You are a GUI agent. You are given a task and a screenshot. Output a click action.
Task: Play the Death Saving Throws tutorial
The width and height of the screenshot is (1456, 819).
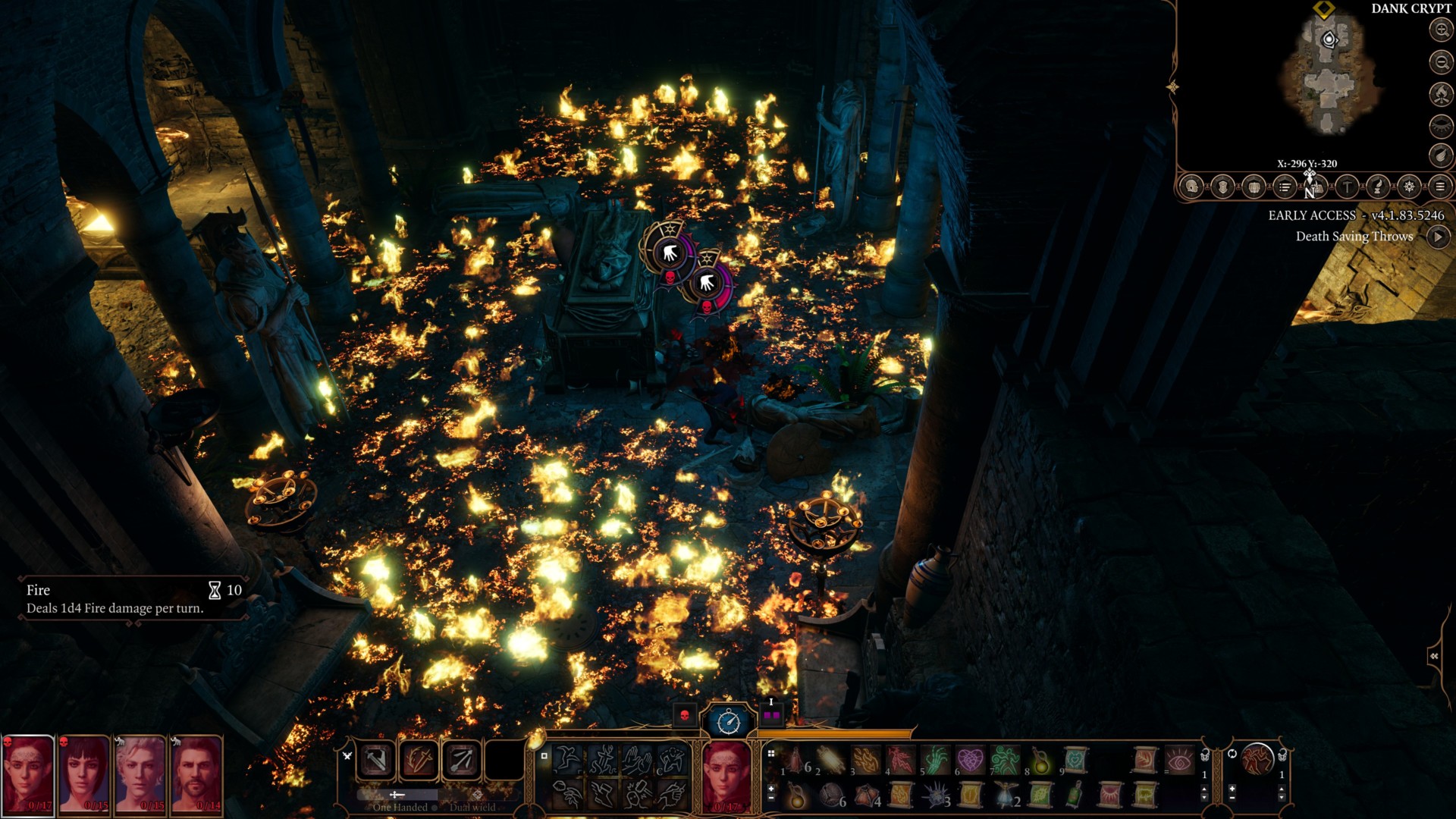click(1437, 237)
